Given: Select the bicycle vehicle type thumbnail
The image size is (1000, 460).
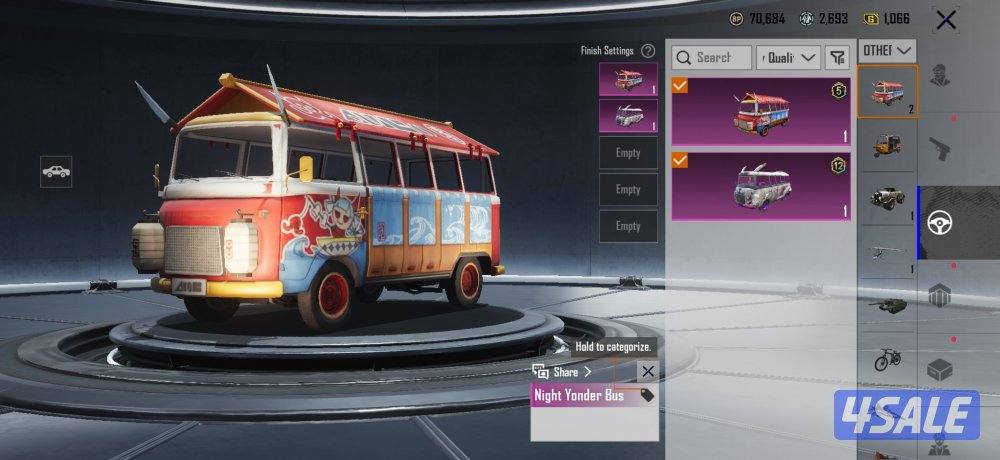Looking at the screenshot, I should click(887, 358).
